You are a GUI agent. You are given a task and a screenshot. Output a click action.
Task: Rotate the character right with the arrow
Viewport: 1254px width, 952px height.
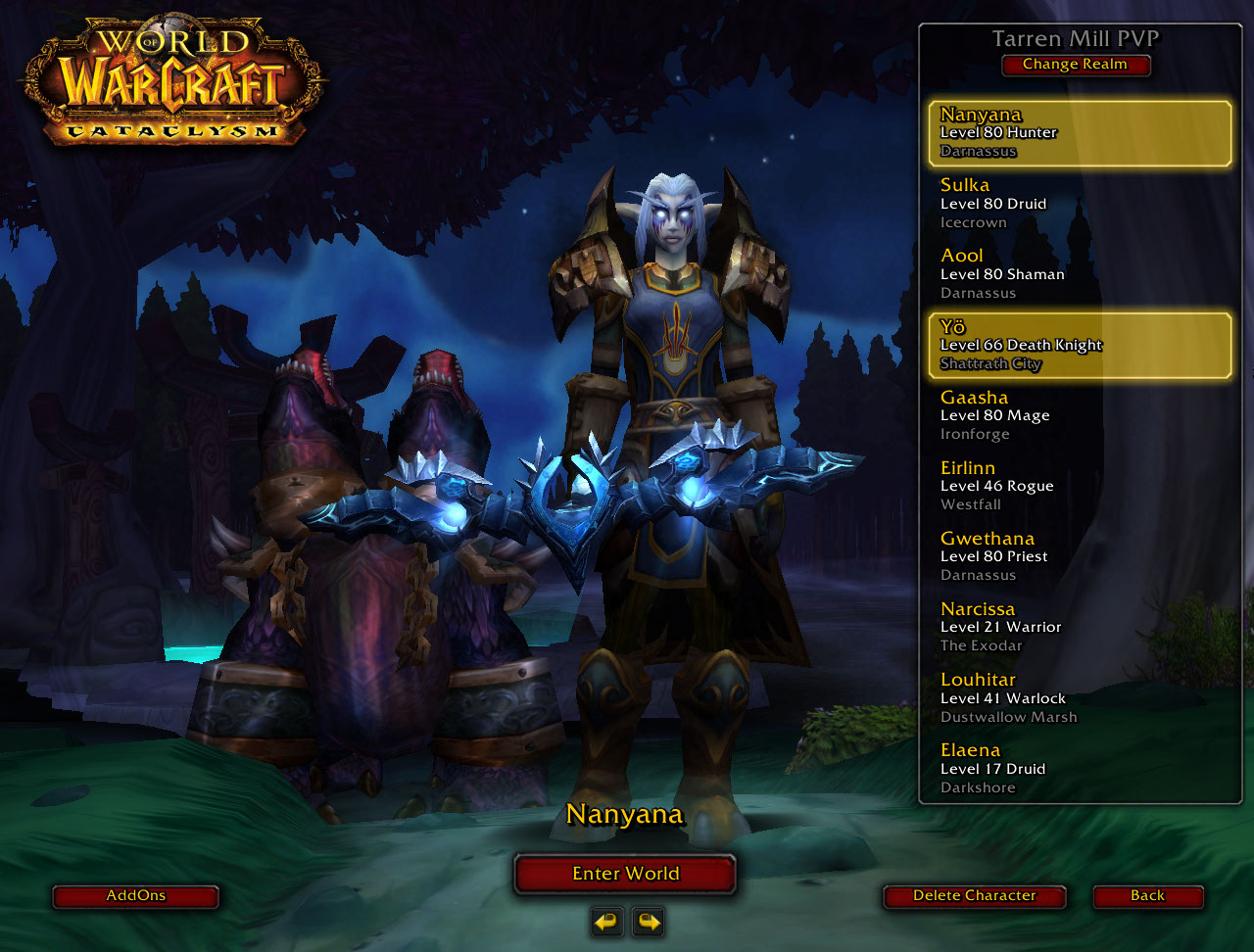648,922
